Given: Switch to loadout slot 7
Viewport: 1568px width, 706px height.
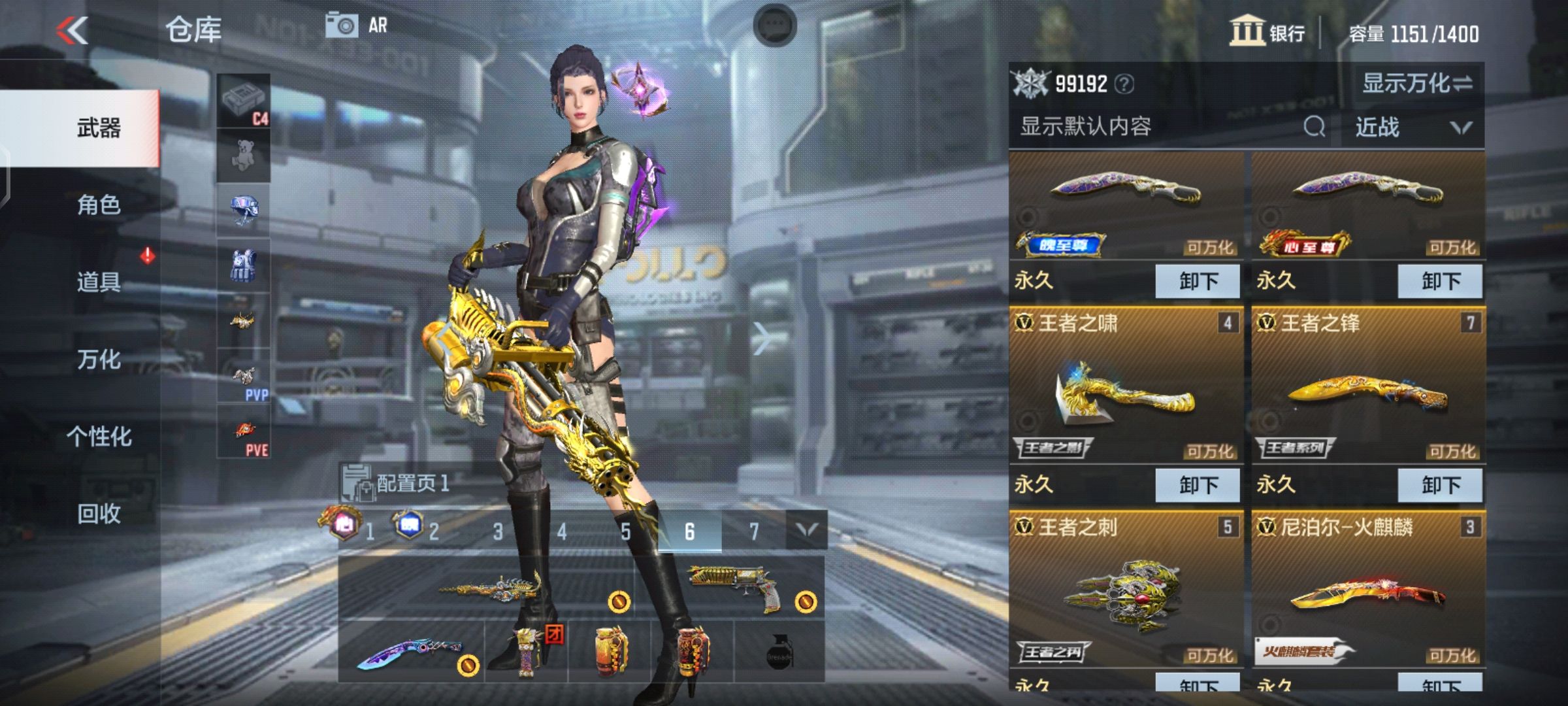Looking at the screenshot, I should click(x=753, y=531).
